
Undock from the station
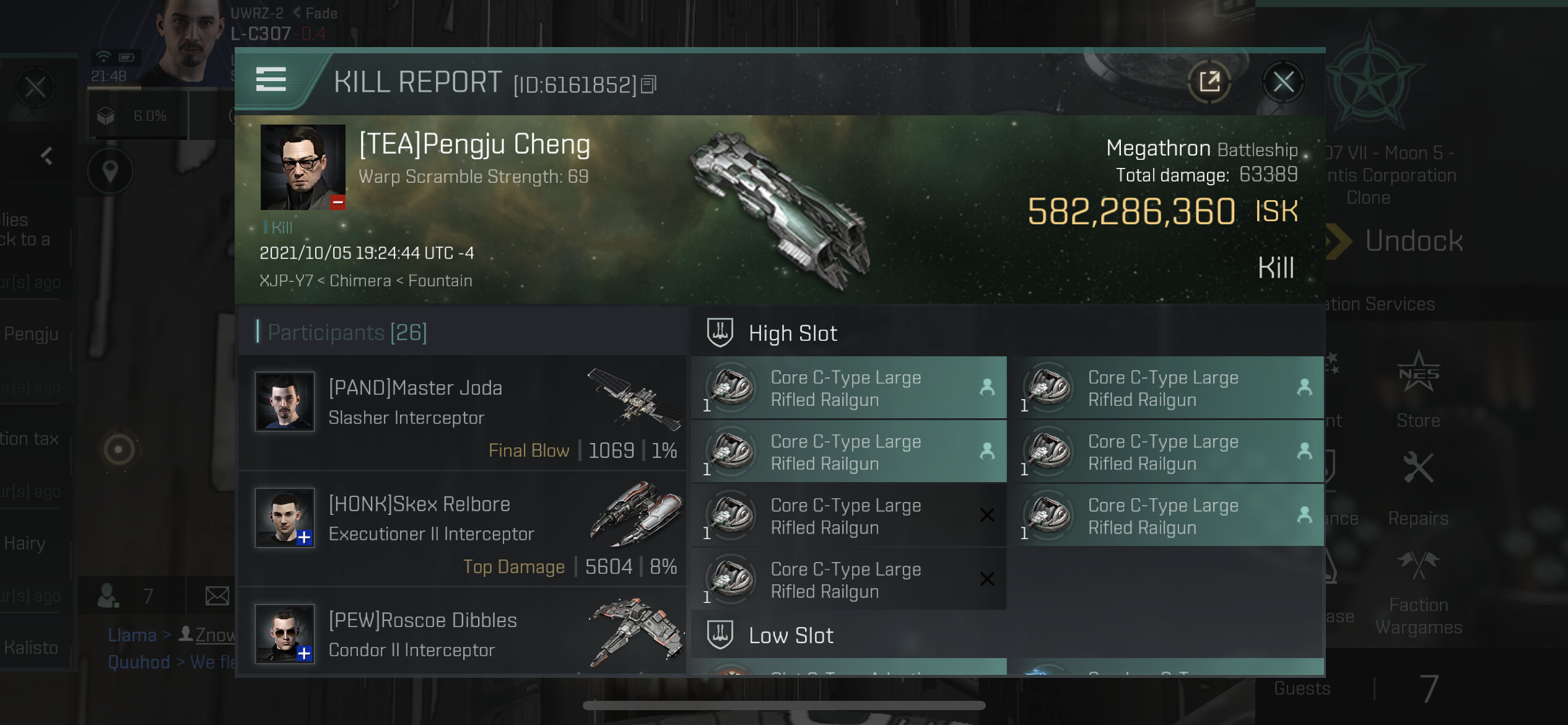tap(1412, 241)
